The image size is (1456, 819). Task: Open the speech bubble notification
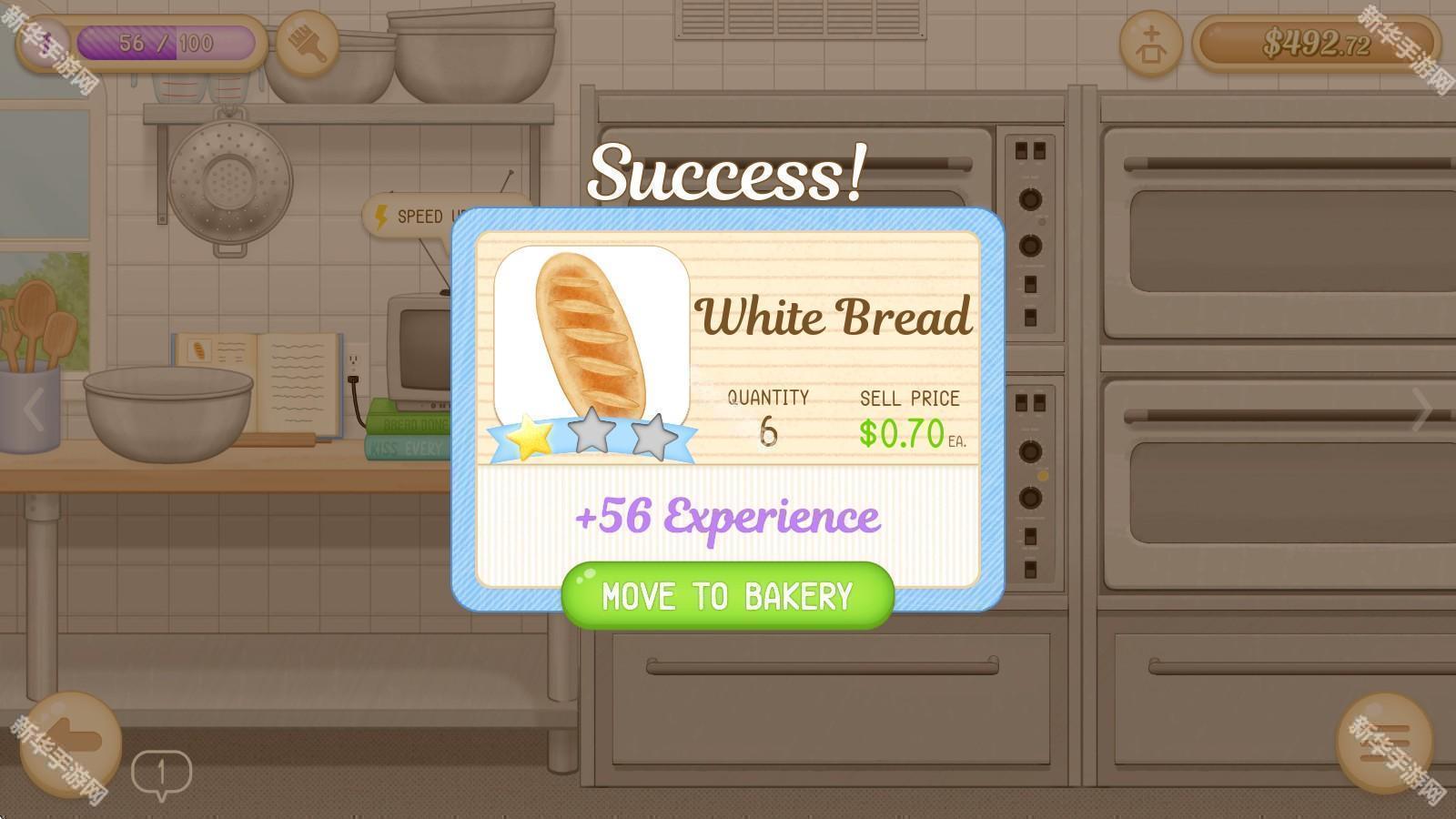click(x=161, y=774)
